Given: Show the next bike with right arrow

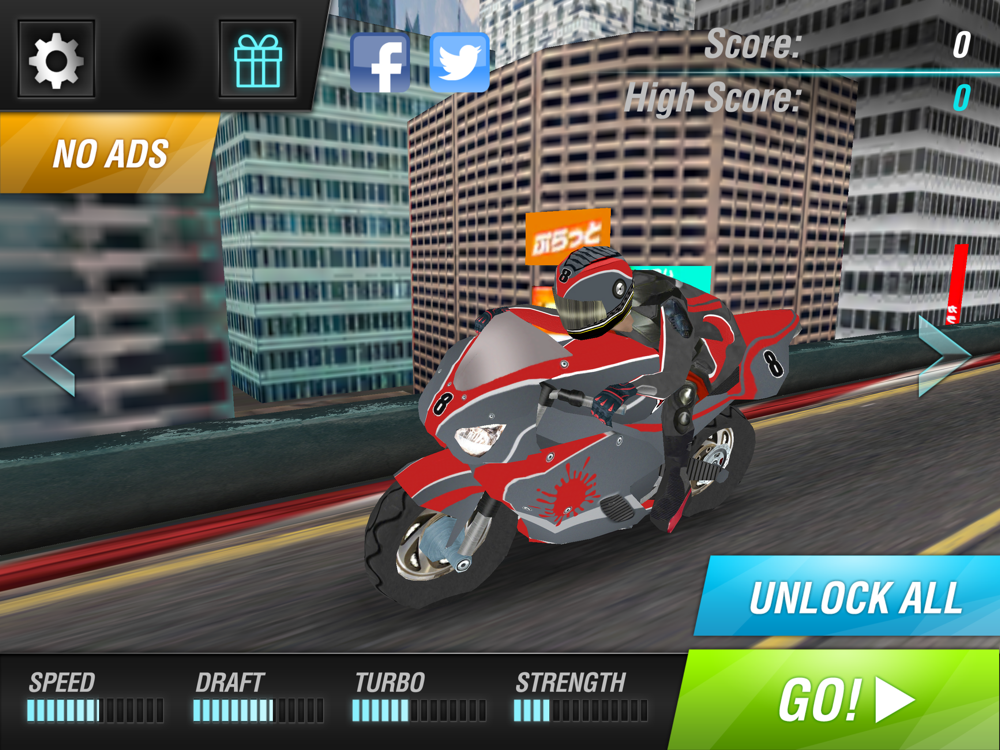Looking at the screenshot, I should click(944, 356).
